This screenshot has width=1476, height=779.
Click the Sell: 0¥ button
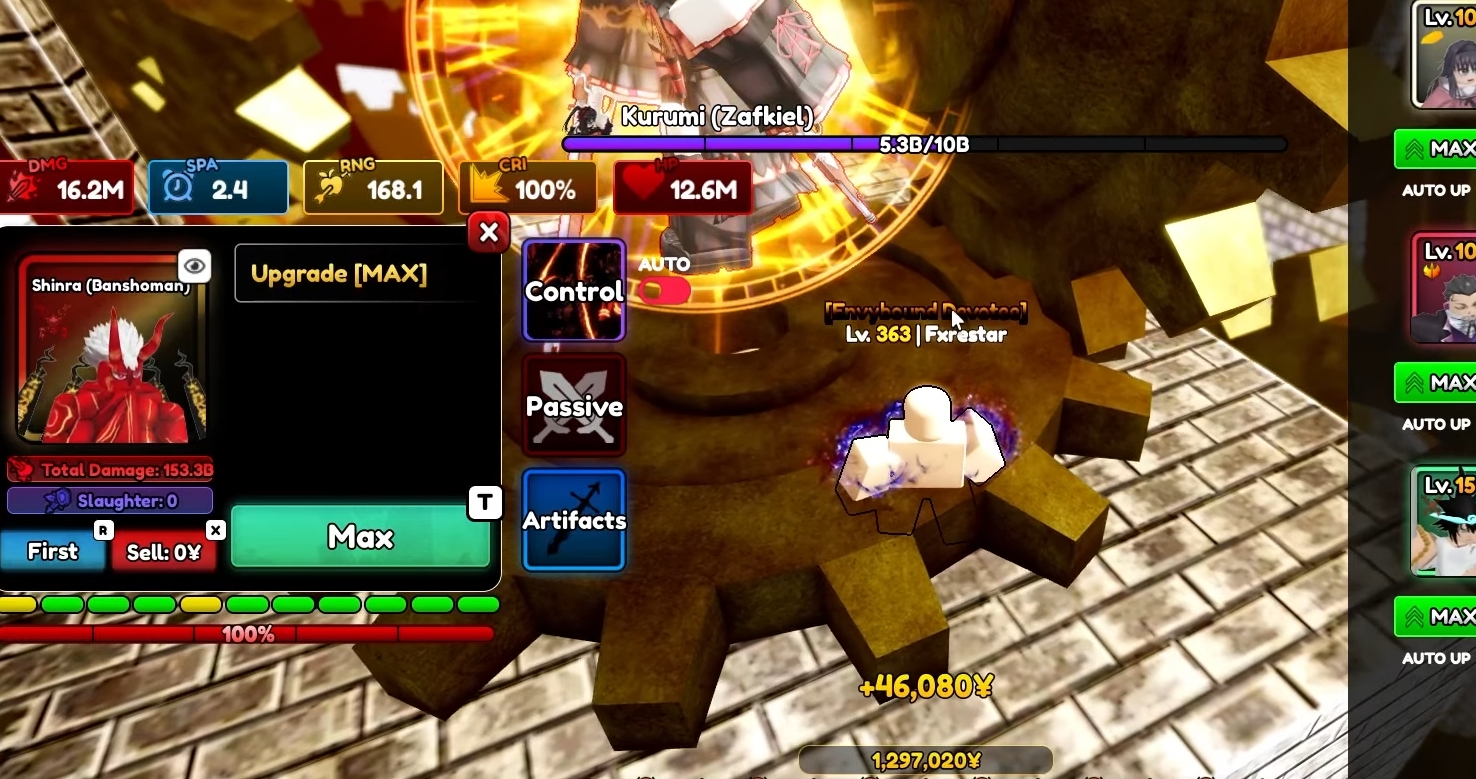[x=165, y=550]
